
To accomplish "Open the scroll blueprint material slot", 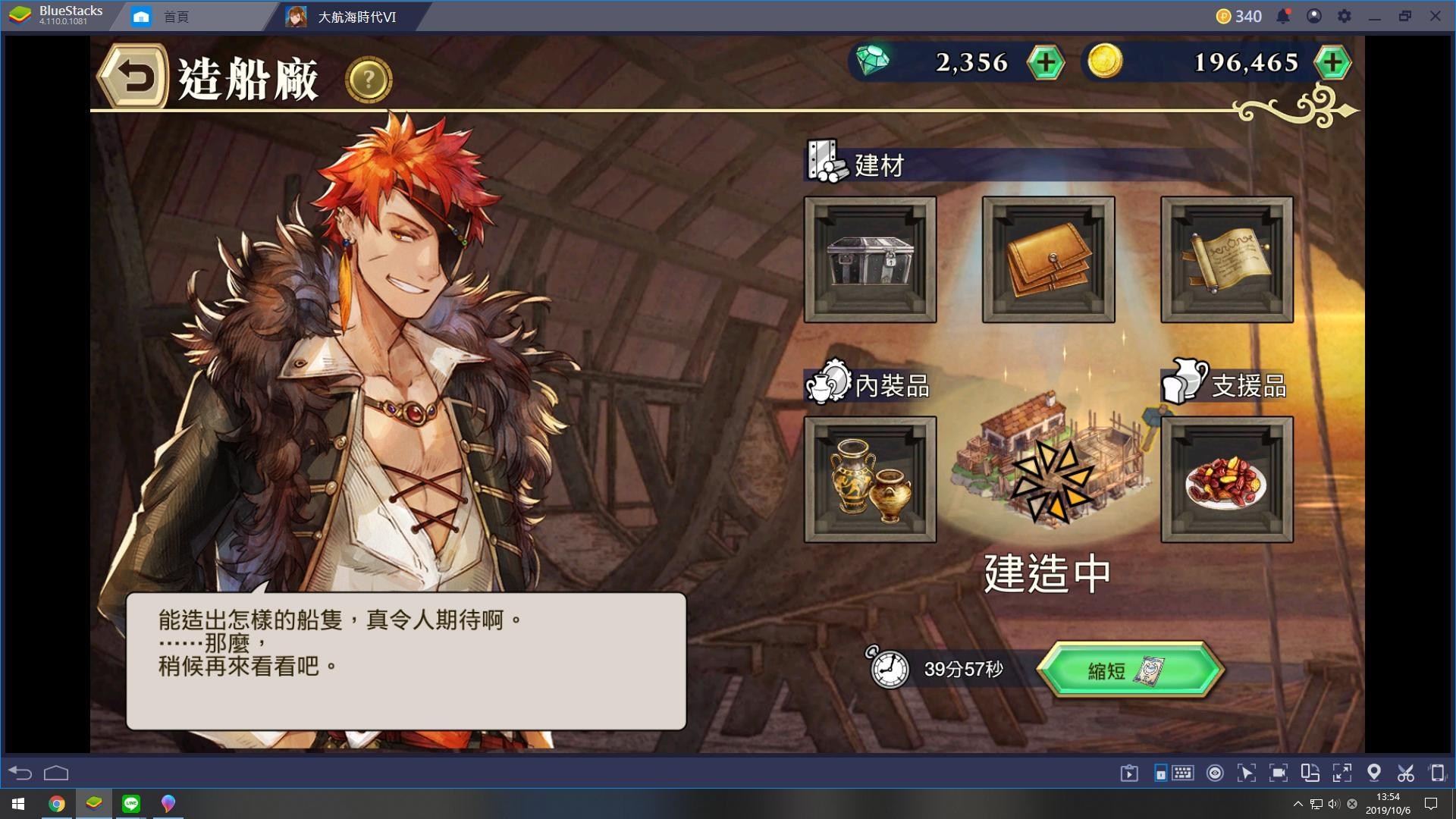I will 1226,259.
